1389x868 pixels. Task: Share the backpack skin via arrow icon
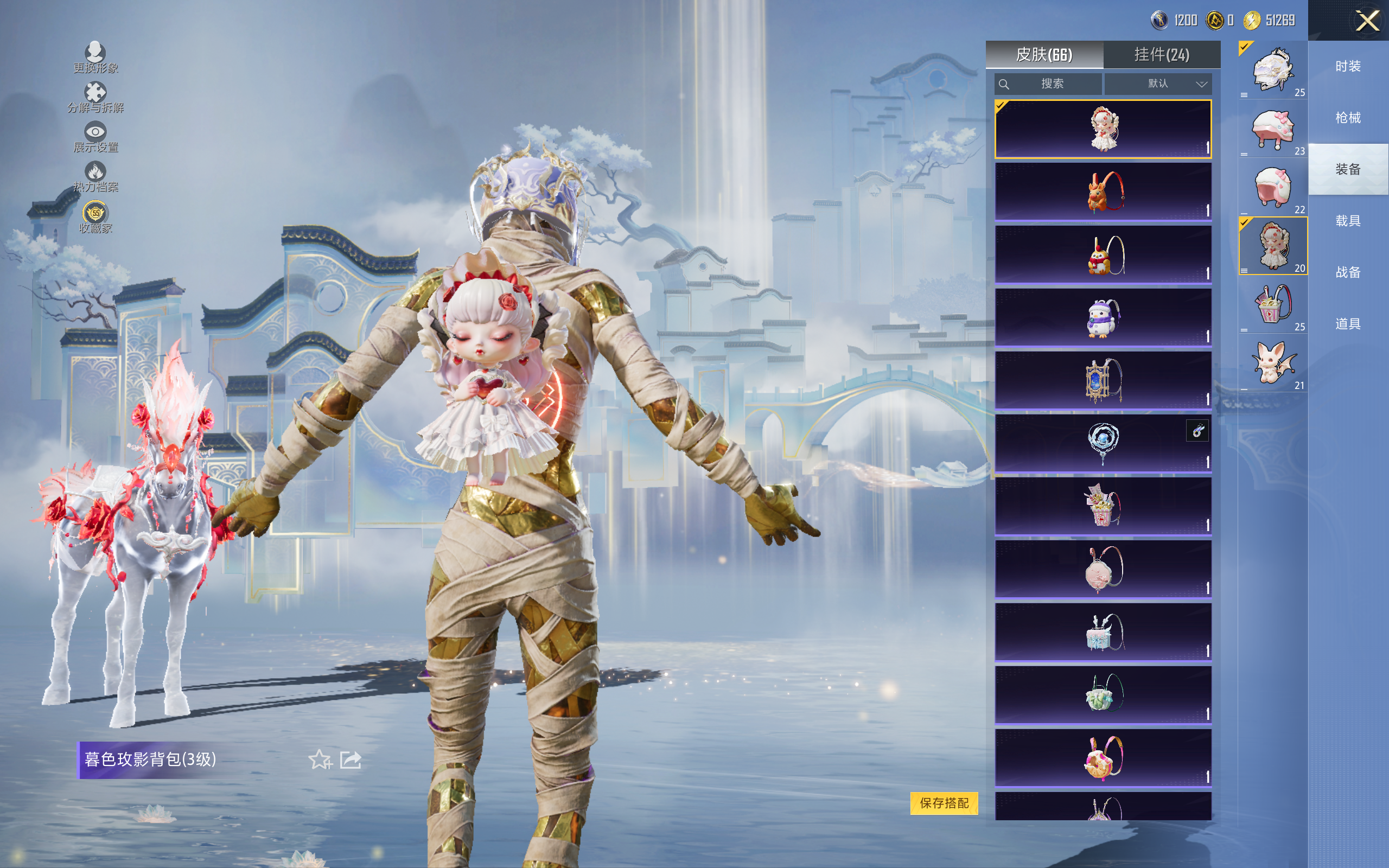coord(351,759)
